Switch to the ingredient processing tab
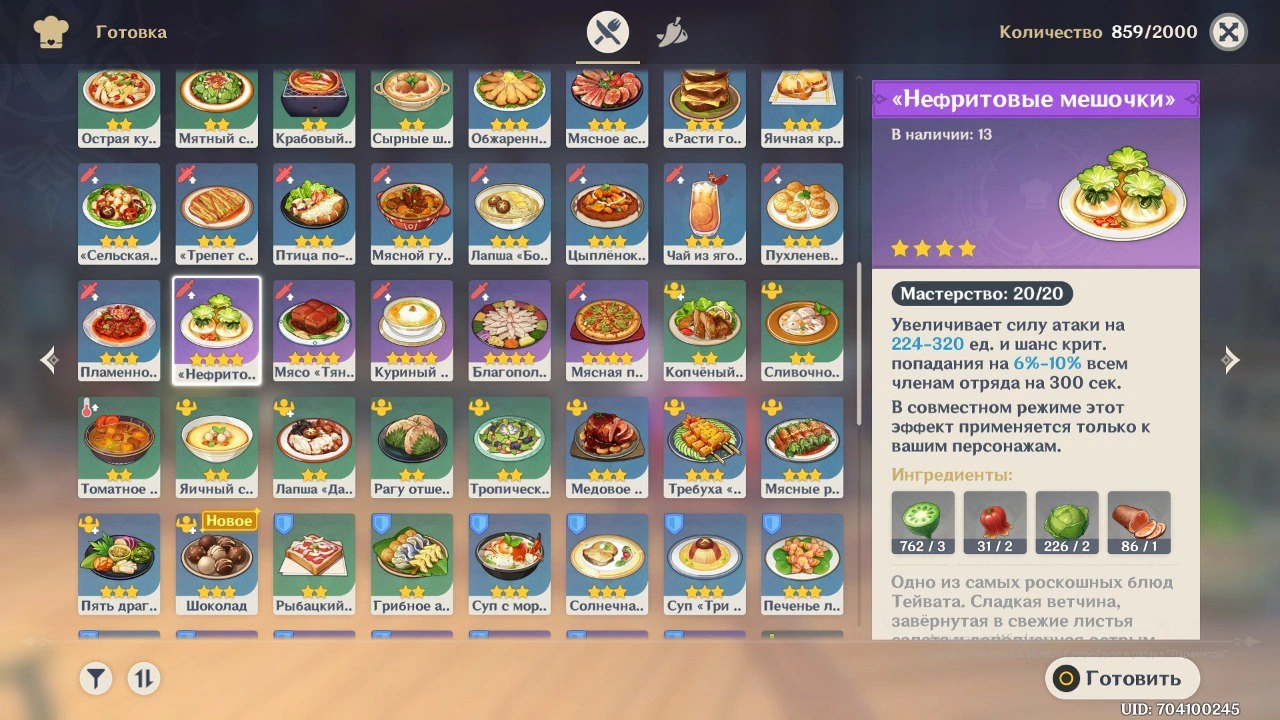The image size is (1280, 720). coord(671,34)
